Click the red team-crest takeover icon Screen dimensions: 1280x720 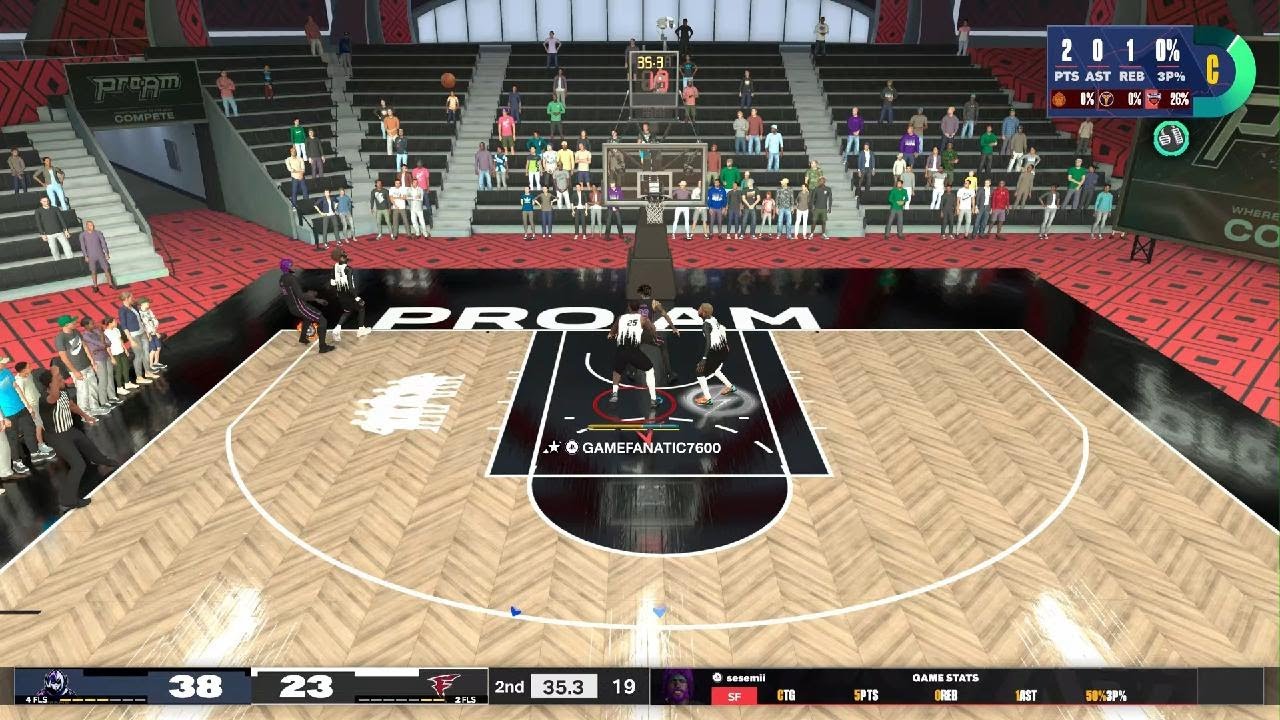tap(1153, 99)
